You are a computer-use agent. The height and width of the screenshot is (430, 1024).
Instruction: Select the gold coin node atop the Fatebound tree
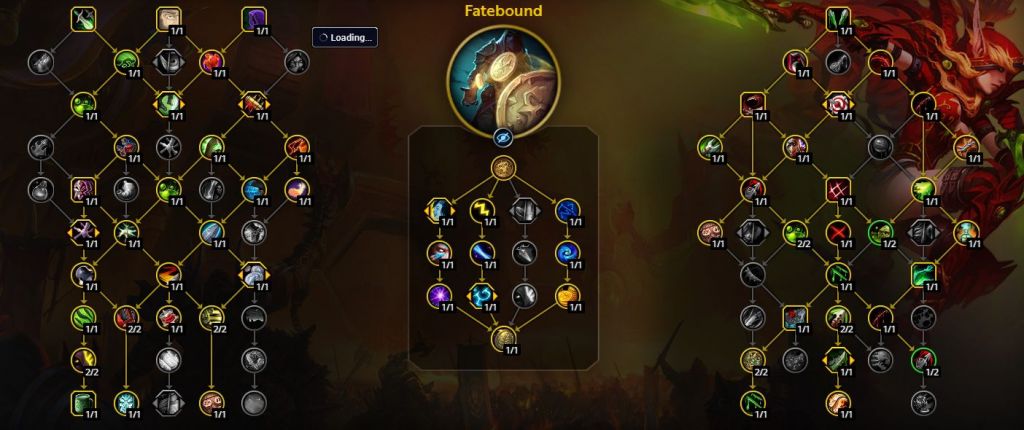click(503, 167)
